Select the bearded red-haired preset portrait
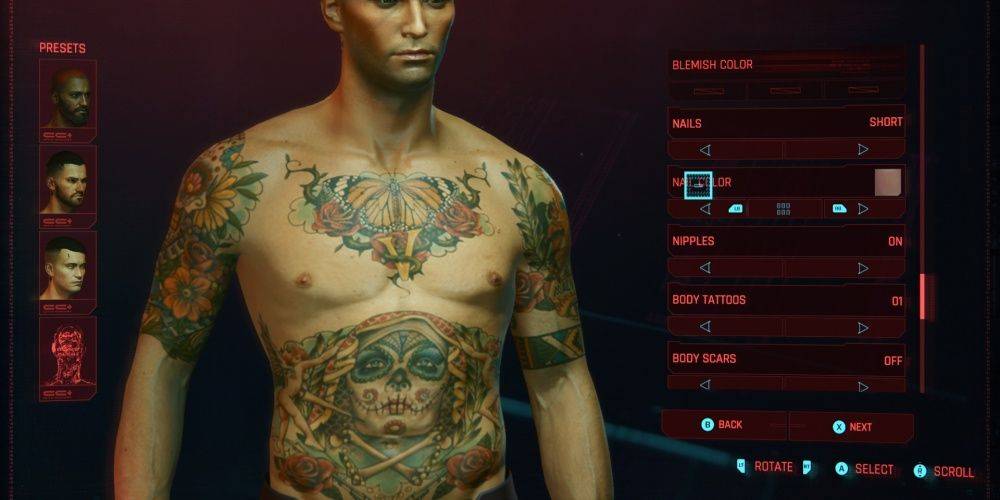Image resolution: width=1000 pixels, height=500 pixels. point(68,95)
